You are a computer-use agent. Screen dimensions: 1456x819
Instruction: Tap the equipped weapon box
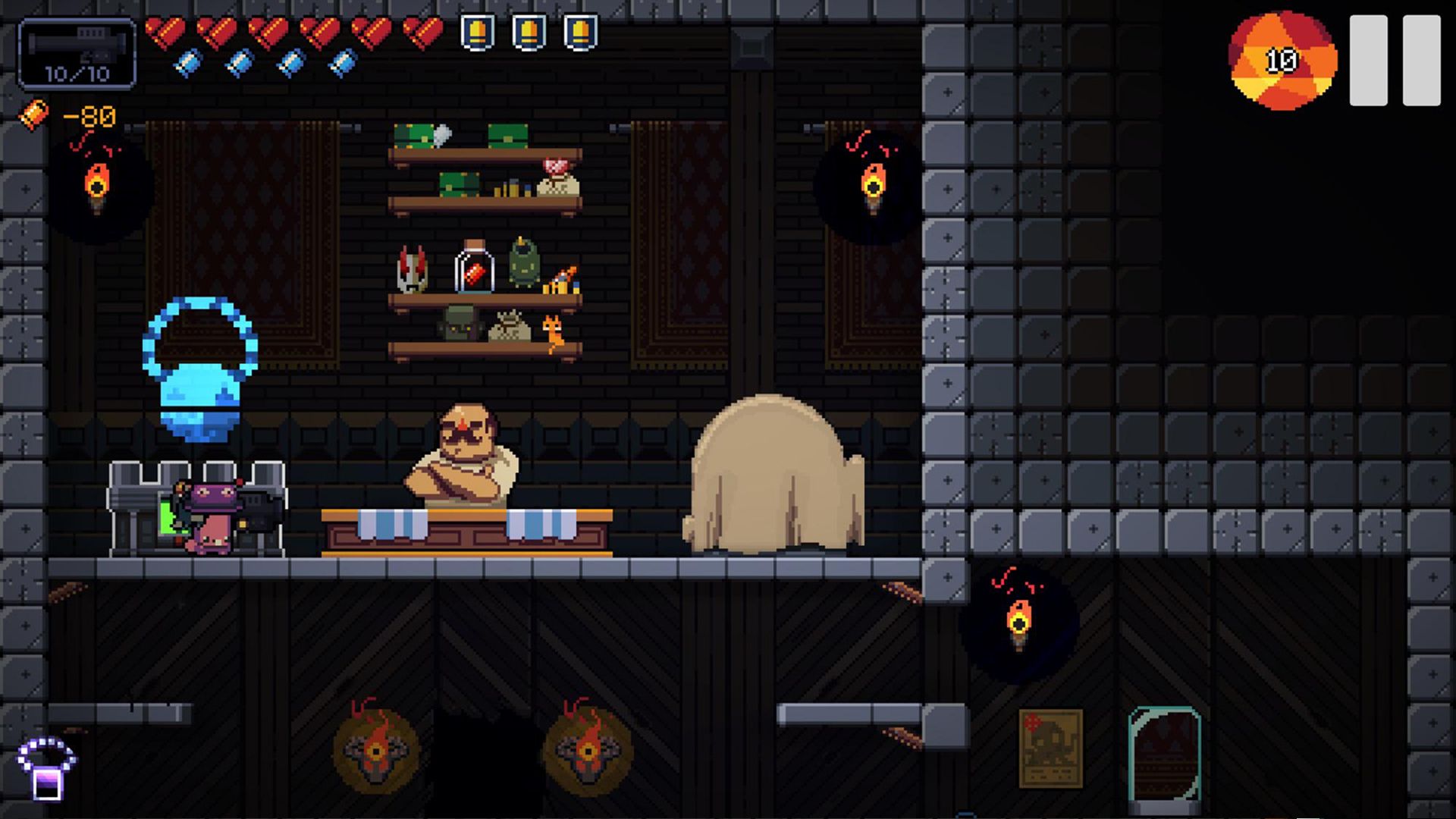tap(77, 55)
